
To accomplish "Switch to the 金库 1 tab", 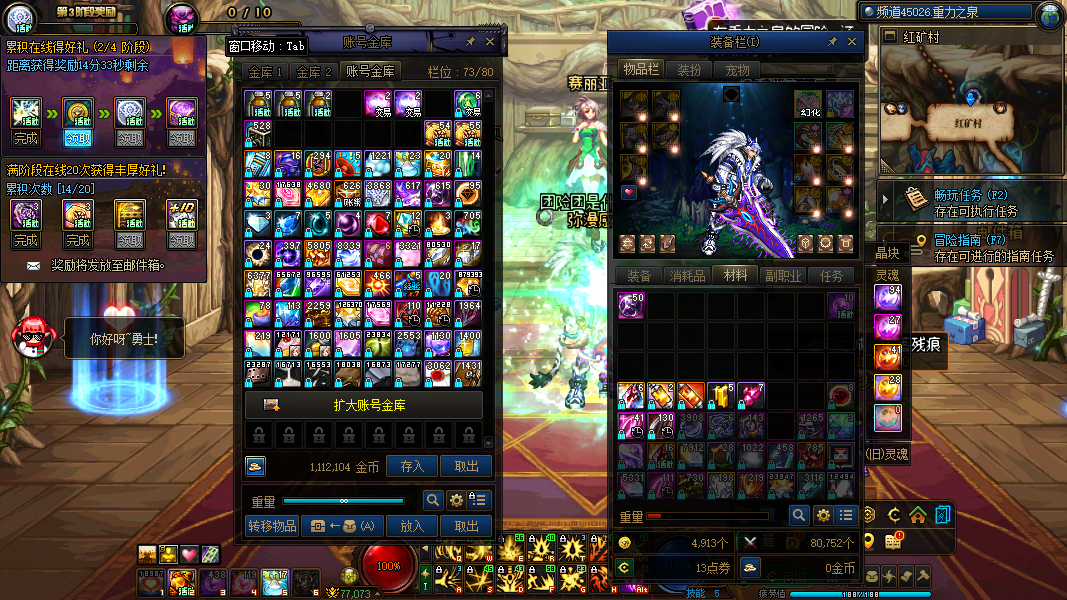I will tap(266, 72).
